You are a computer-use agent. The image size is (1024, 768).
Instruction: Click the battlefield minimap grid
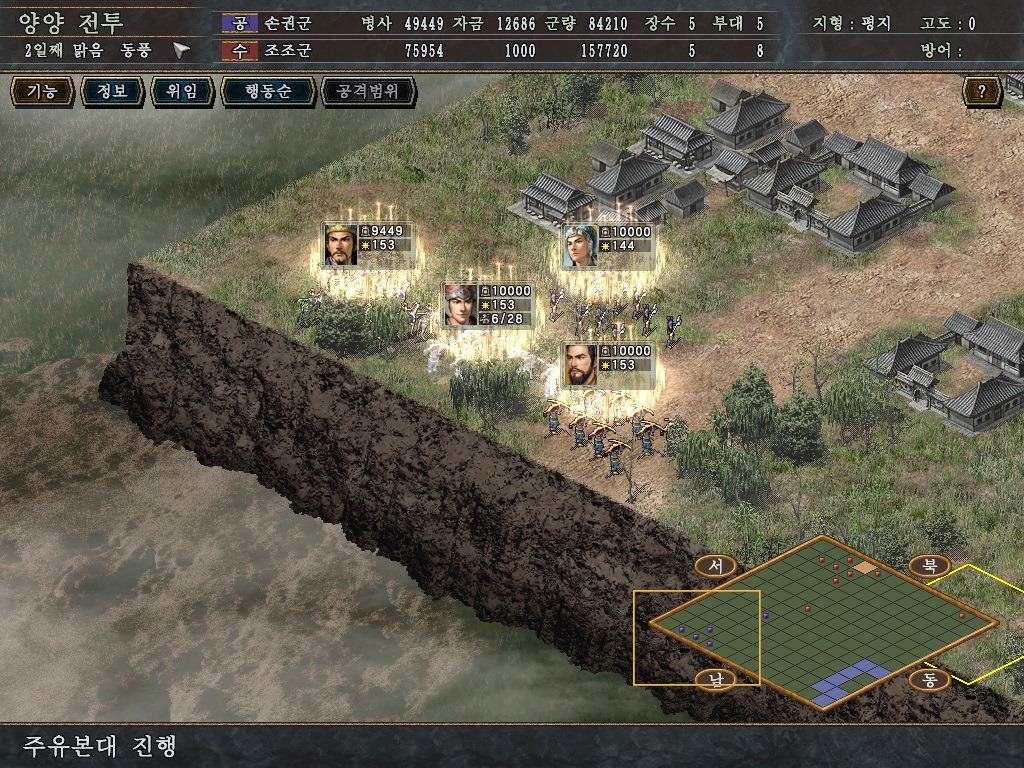tap(824, 620)
